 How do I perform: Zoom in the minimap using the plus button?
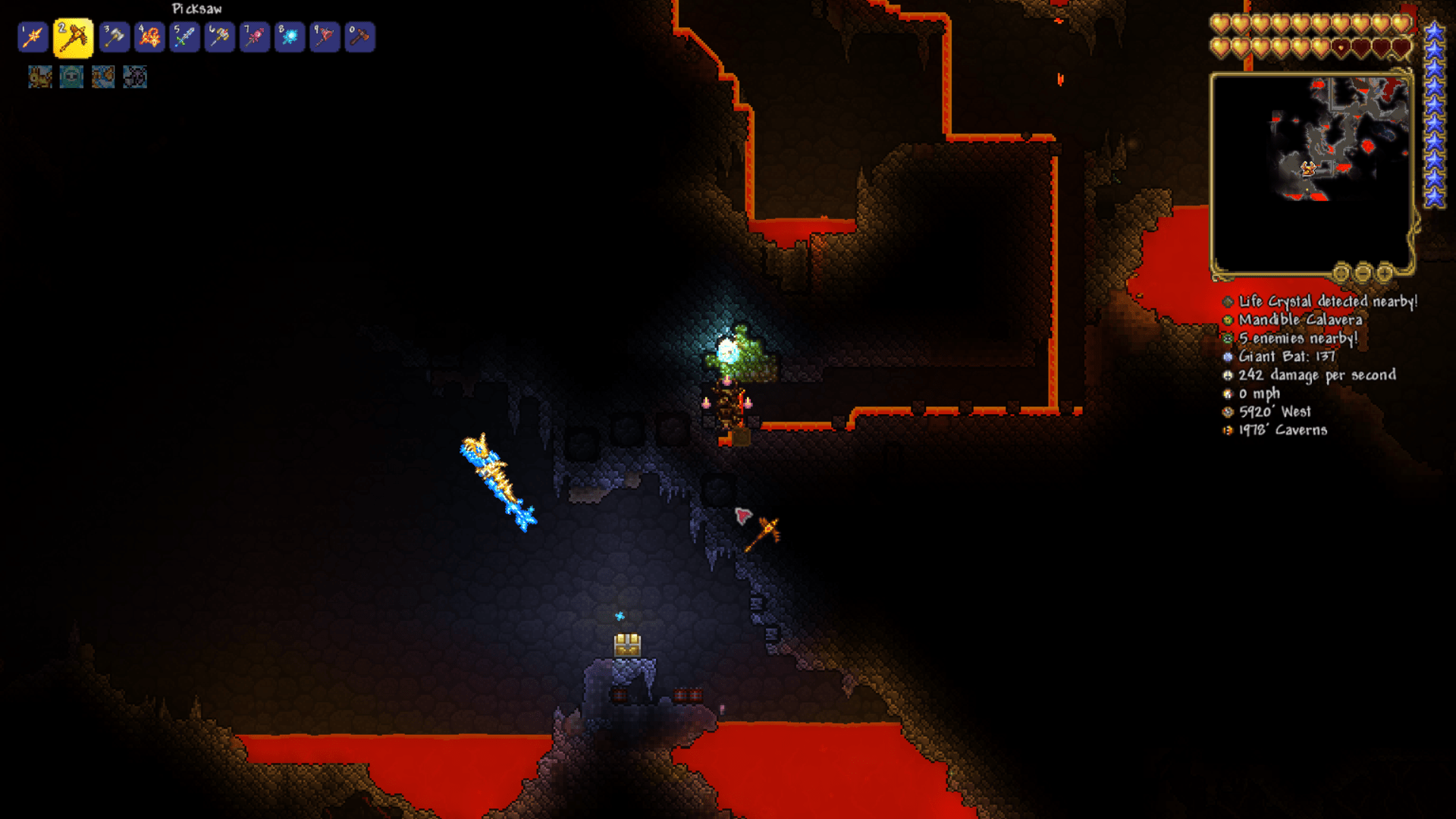[x=1385, y=273]
